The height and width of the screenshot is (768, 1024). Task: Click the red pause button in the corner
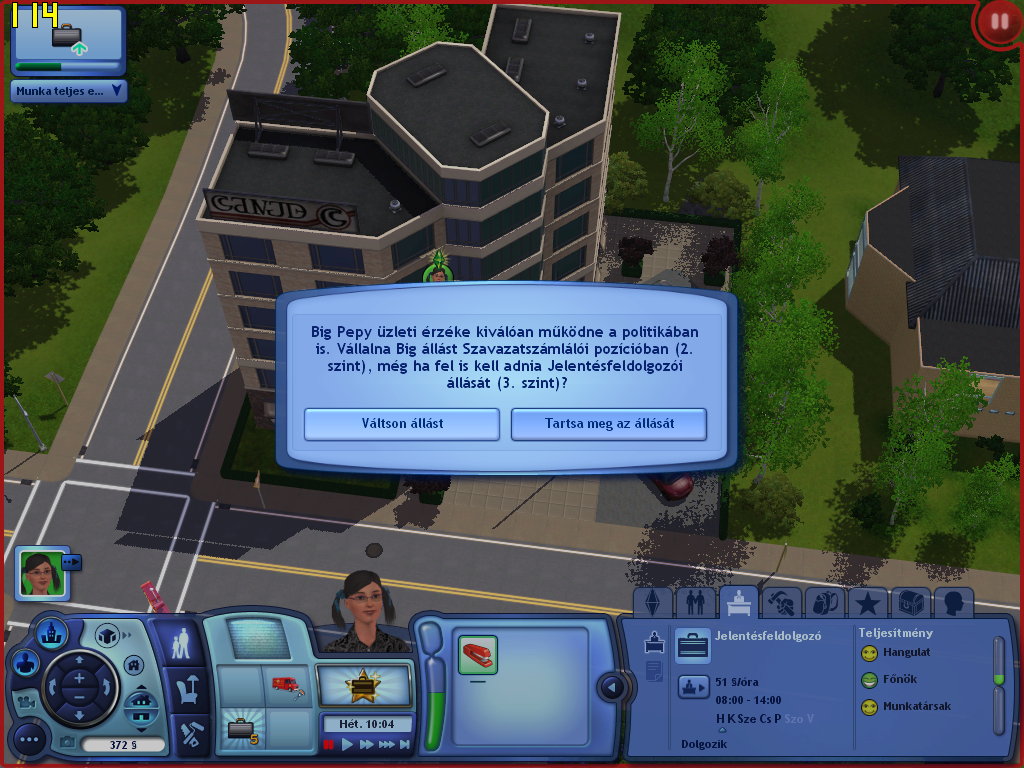coord(997,22)
